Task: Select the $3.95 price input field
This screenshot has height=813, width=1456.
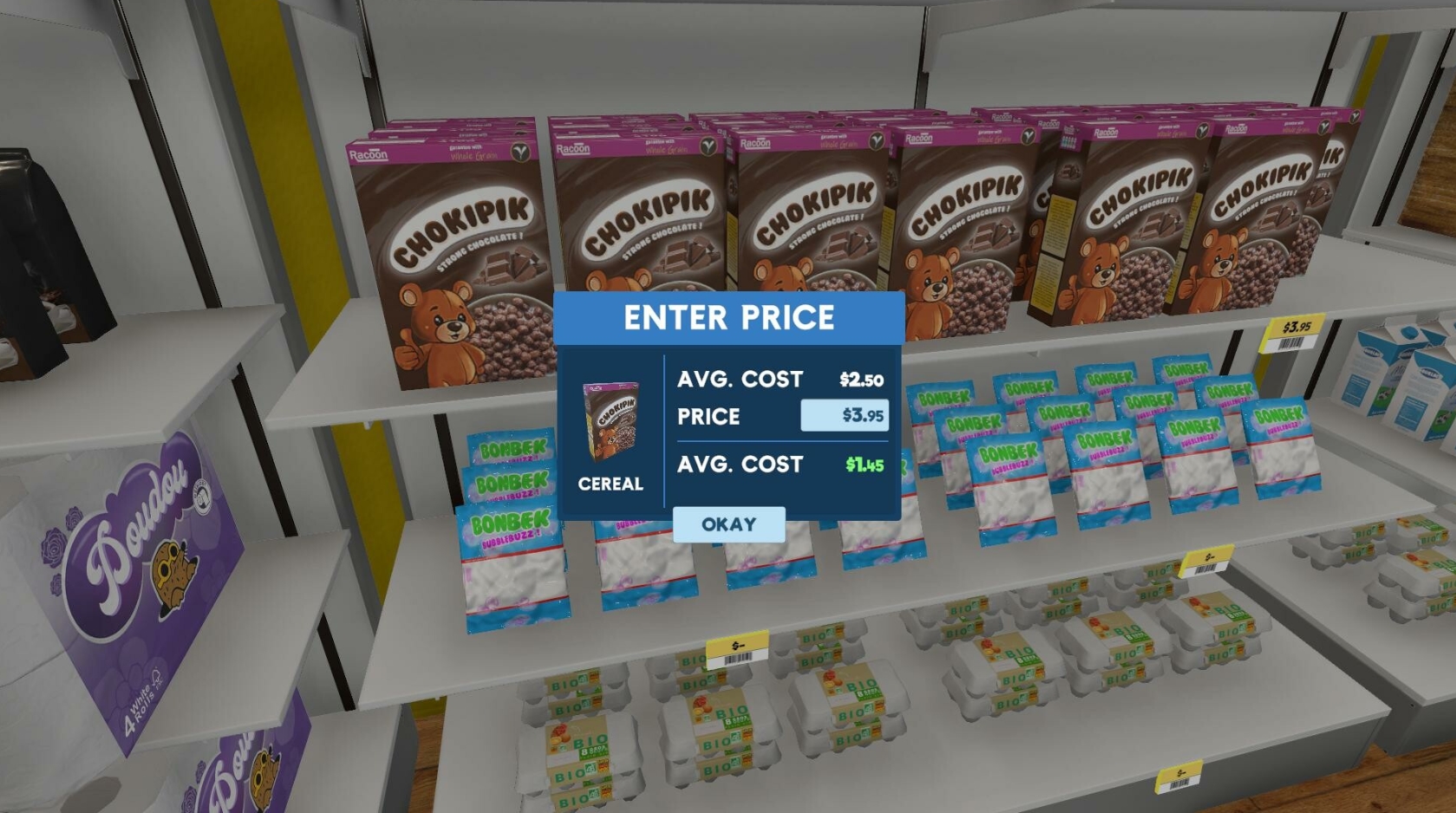Action: [x=845, y=416]
